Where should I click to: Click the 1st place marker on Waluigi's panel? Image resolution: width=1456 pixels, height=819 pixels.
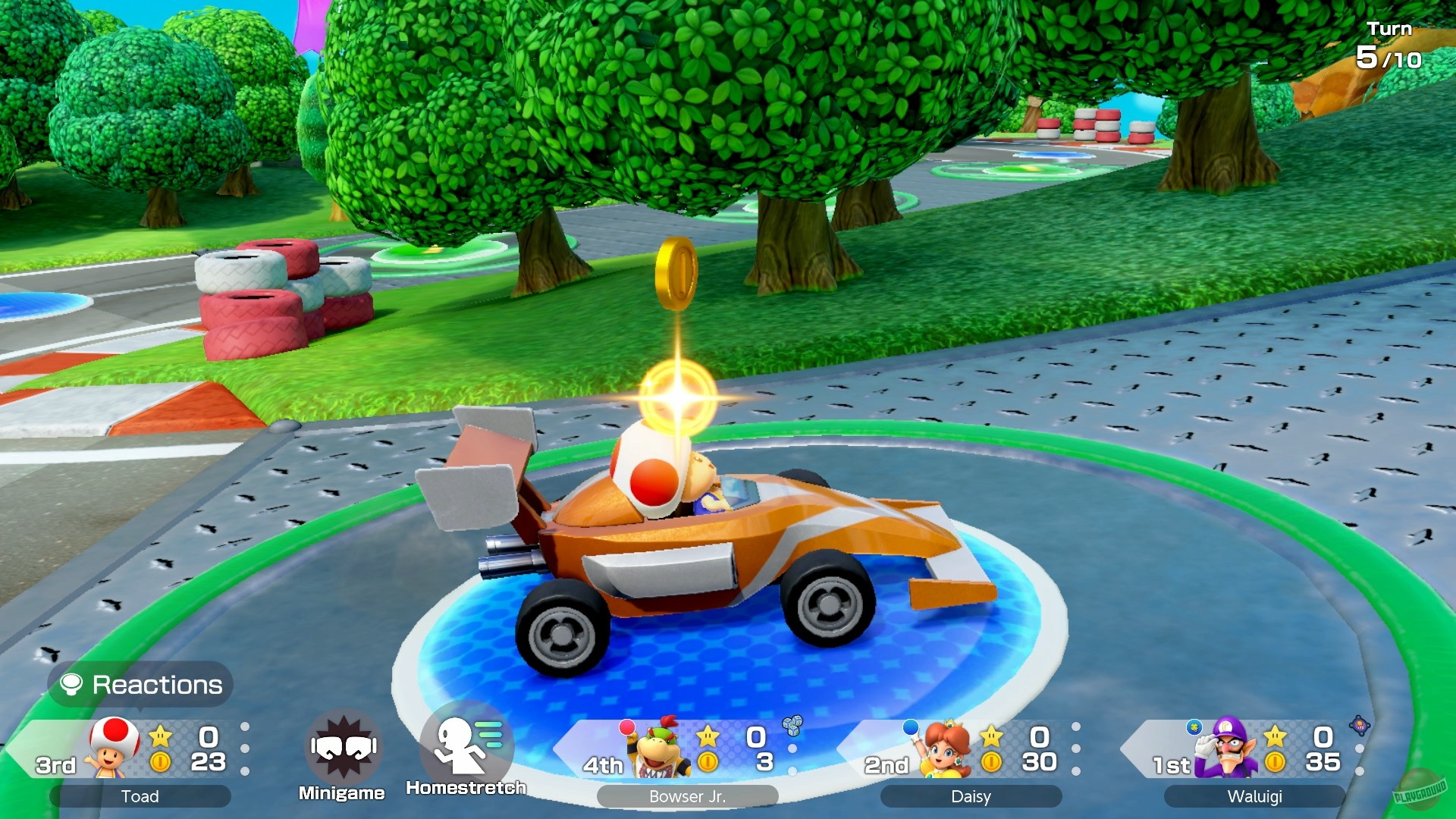point(1170,766)
